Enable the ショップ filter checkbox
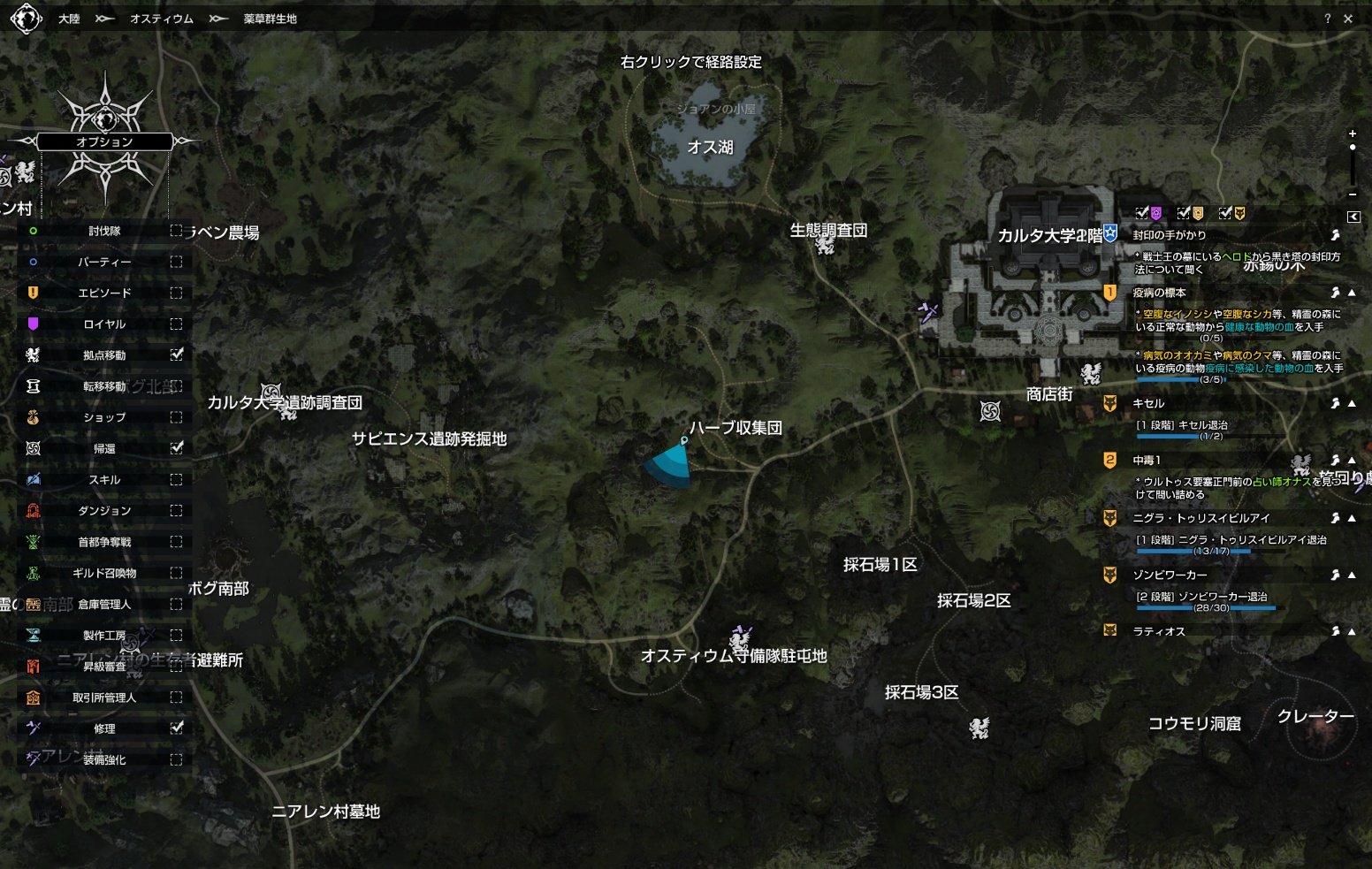 coord(177,417)
